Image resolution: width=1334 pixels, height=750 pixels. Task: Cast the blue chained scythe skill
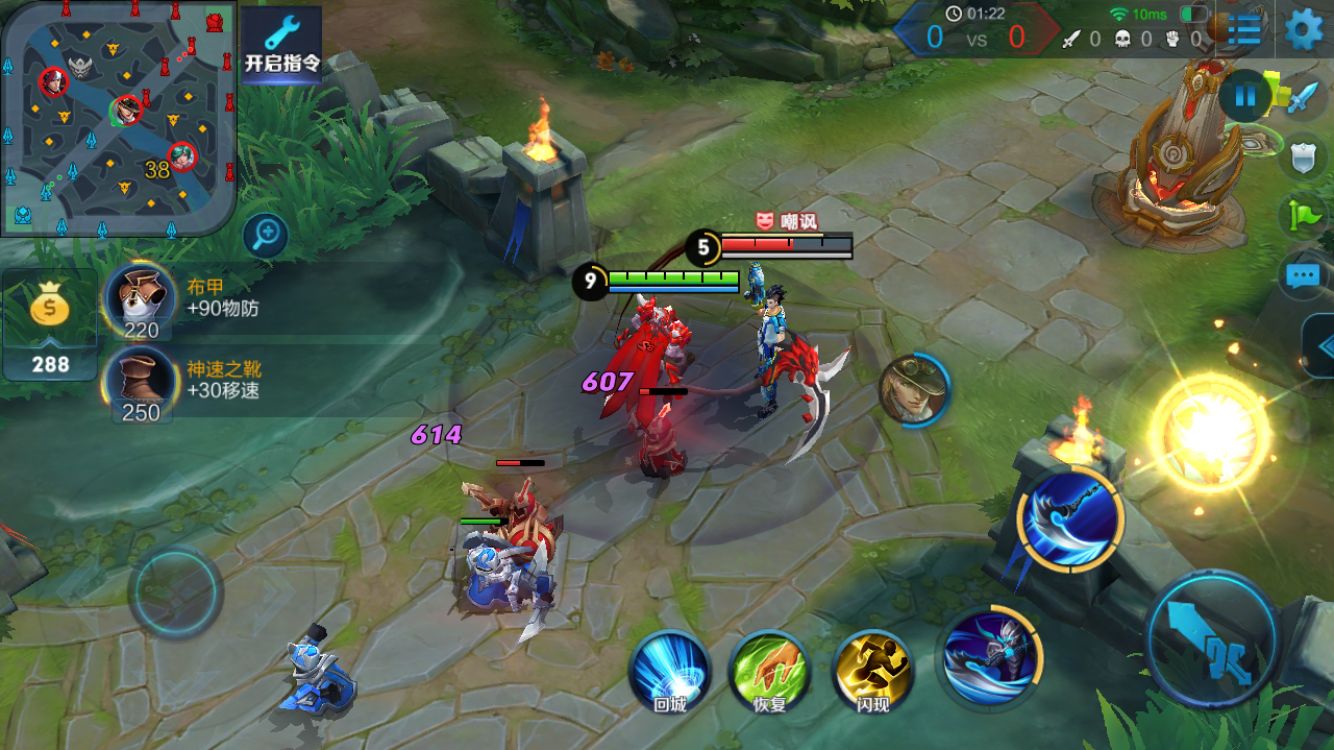(1070, 518)
